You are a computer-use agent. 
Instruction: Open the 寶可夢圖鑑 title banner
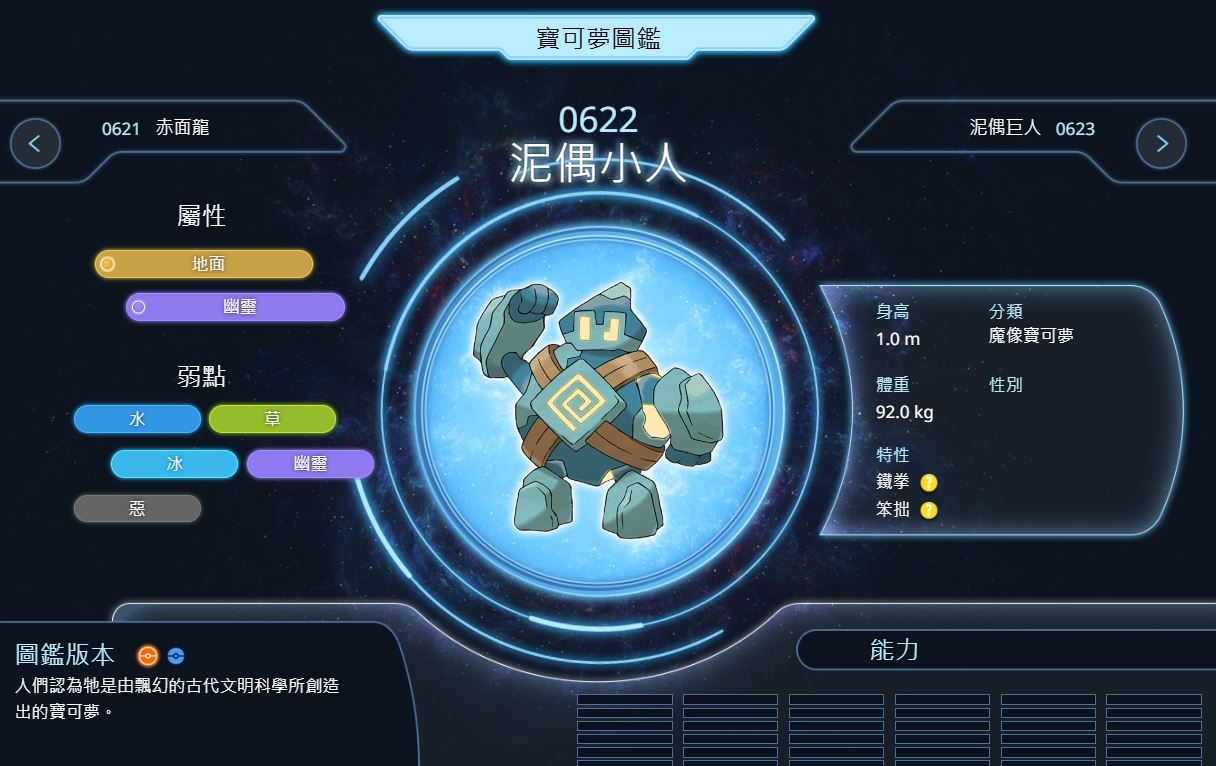pyautogui.click(x=597, y=38)
